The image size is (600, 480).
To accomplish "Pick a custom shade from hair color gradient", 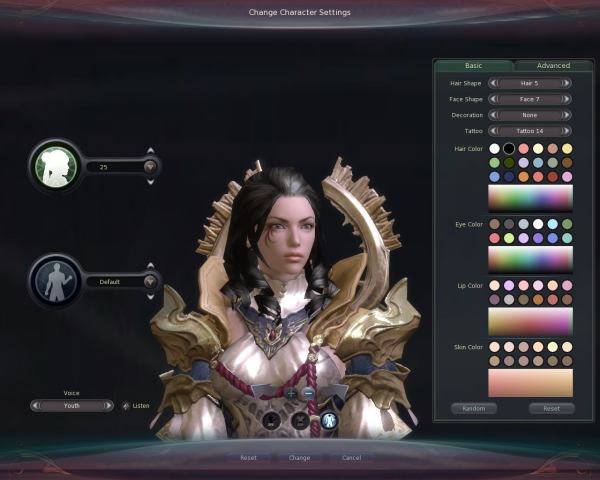I will coord(530,196).
